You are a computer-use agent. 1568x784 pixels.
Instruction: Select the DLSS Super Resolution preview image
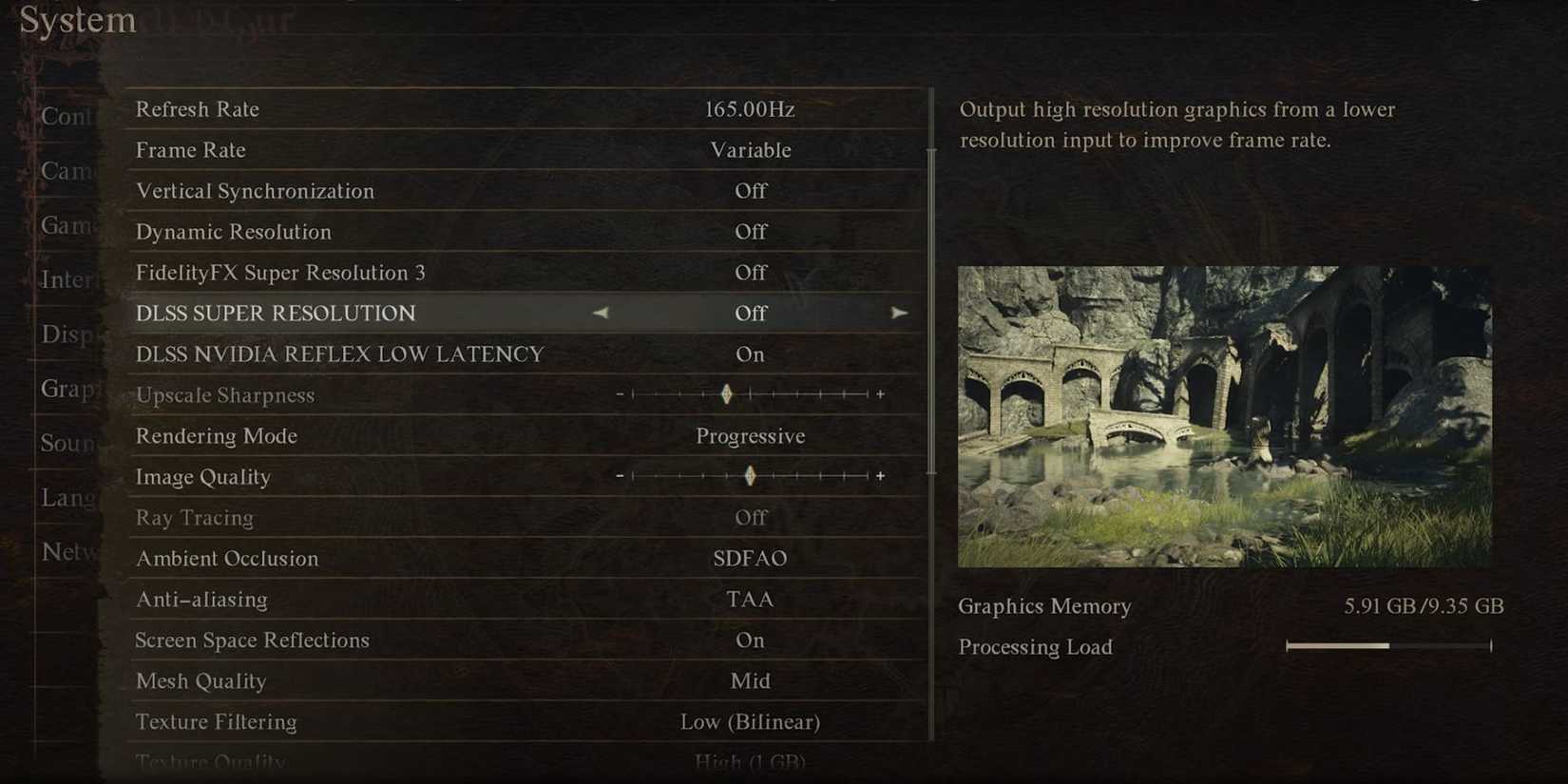tap(1224, 416)
